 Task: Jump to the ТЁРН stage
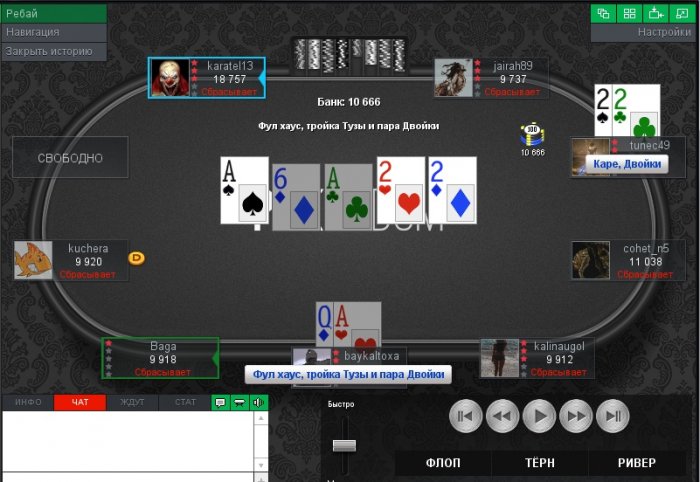540,463
